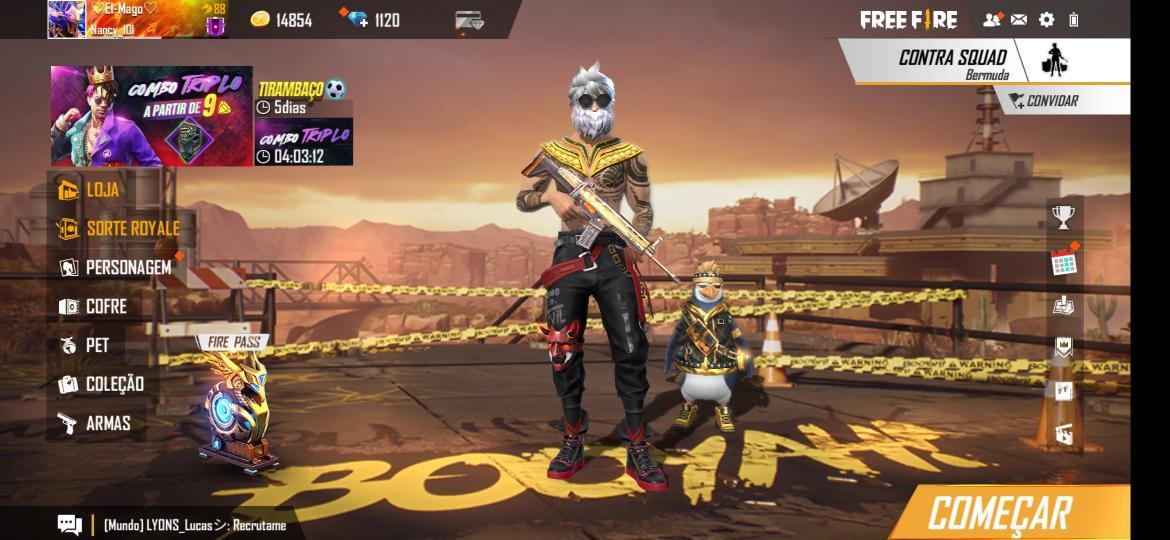Viewport: 1170px width, 540px height.
Task: Check the mail envelope icon
Action: pos(1019,19)
